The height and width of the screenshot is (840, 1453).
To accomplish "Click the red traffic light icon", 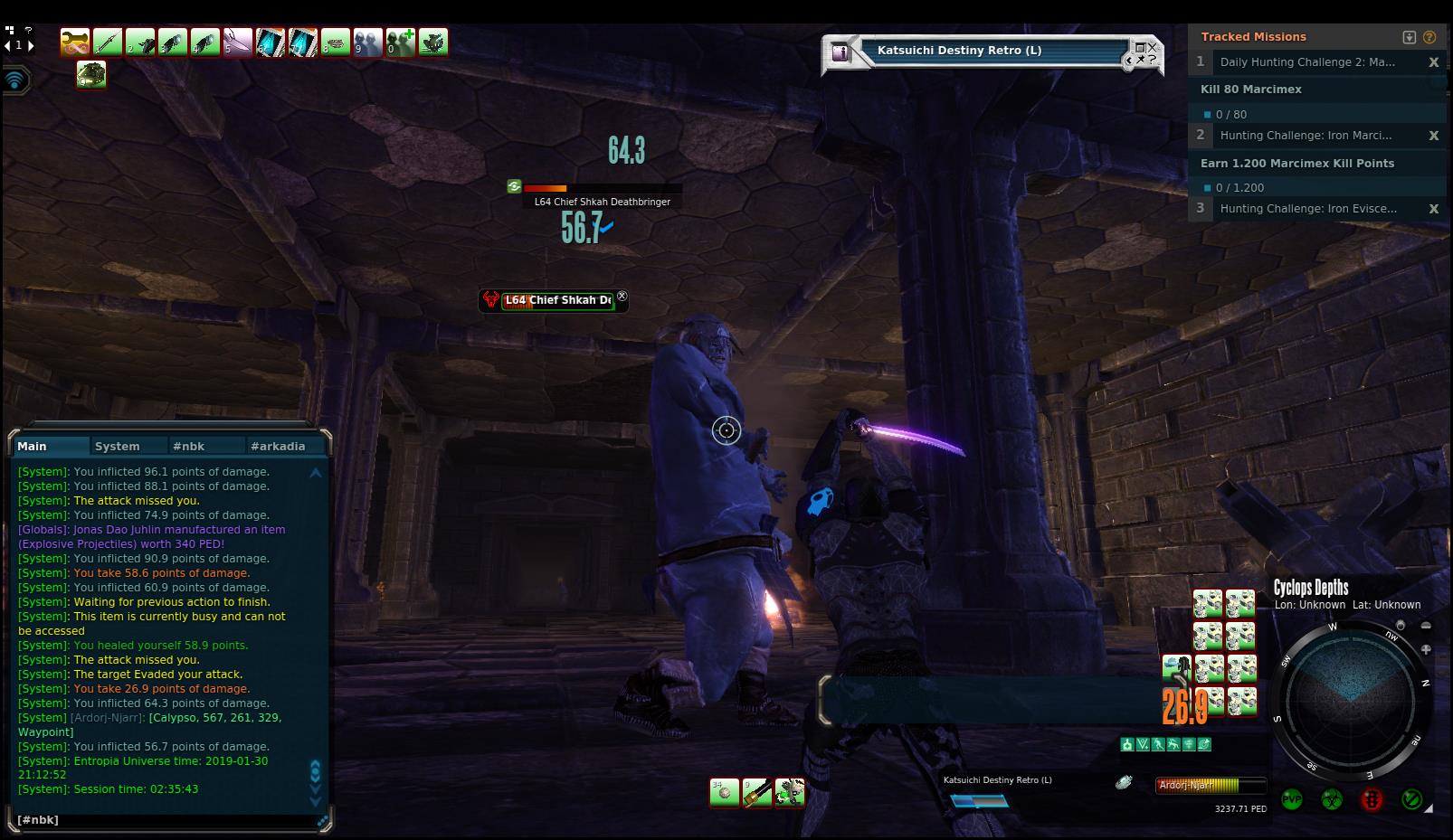I will pyautogui.click(x=1372, y=799).
